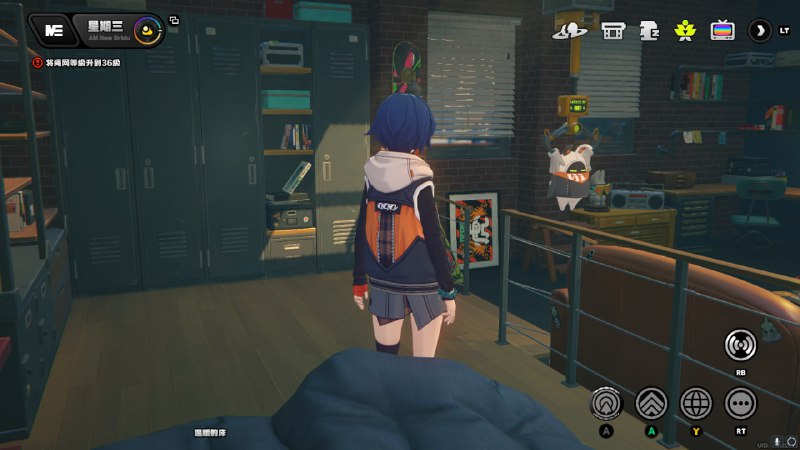Open the day and time clock dial

148,31
